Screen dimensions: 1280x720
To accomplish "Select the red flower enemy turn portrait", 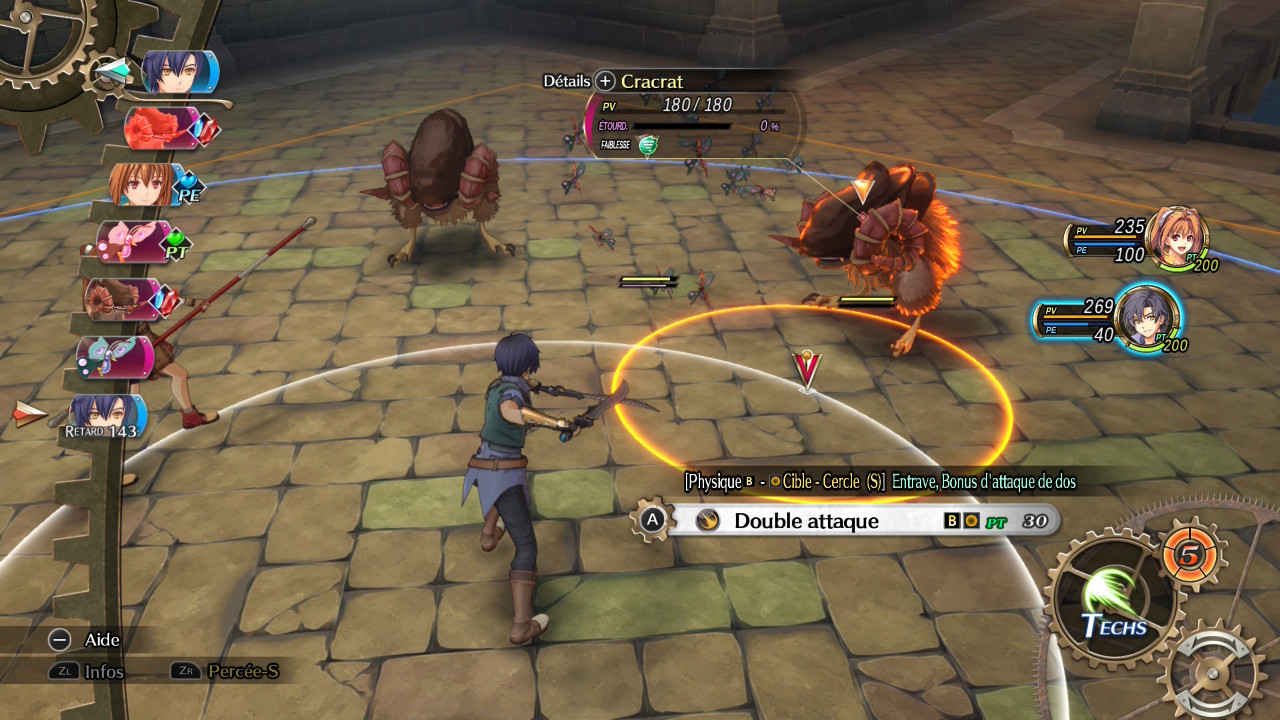I will click(160, 128).
